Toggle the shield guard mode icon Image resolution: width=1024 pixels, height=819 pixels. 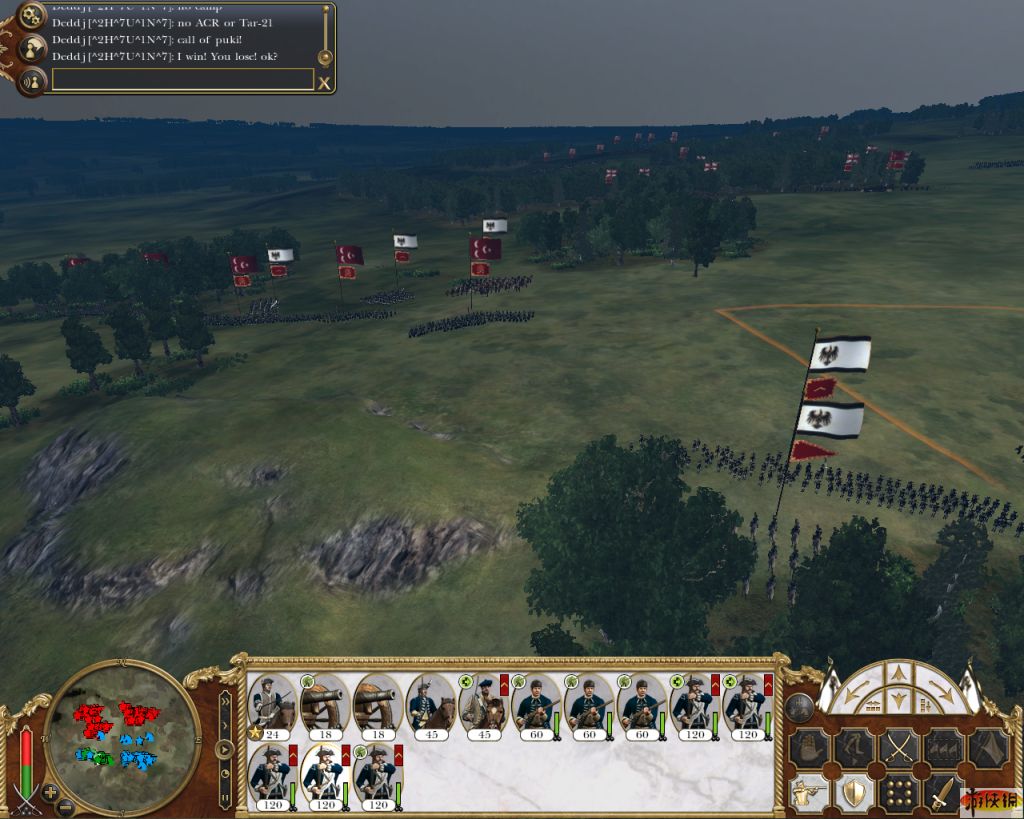point(854,793)
